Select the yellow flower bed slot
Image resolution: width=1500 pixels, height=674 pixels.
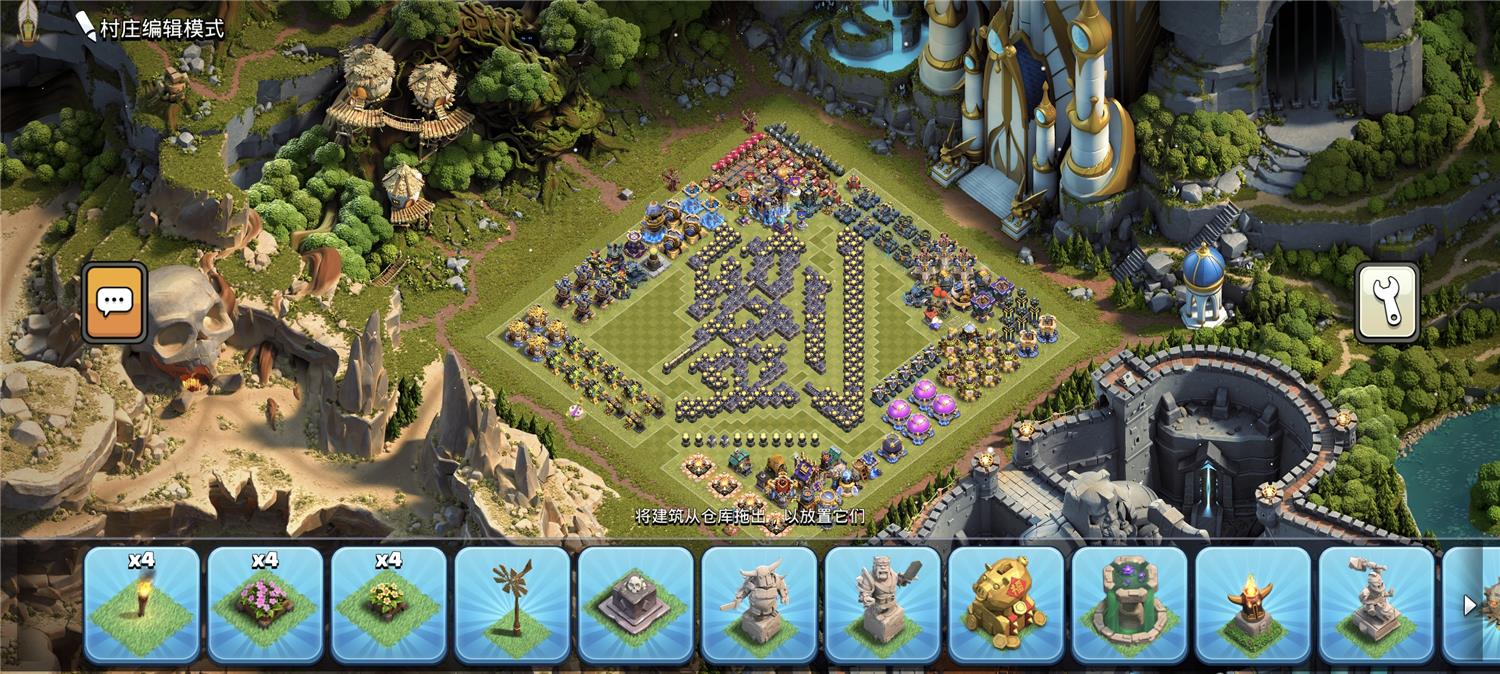pos(389,605)
